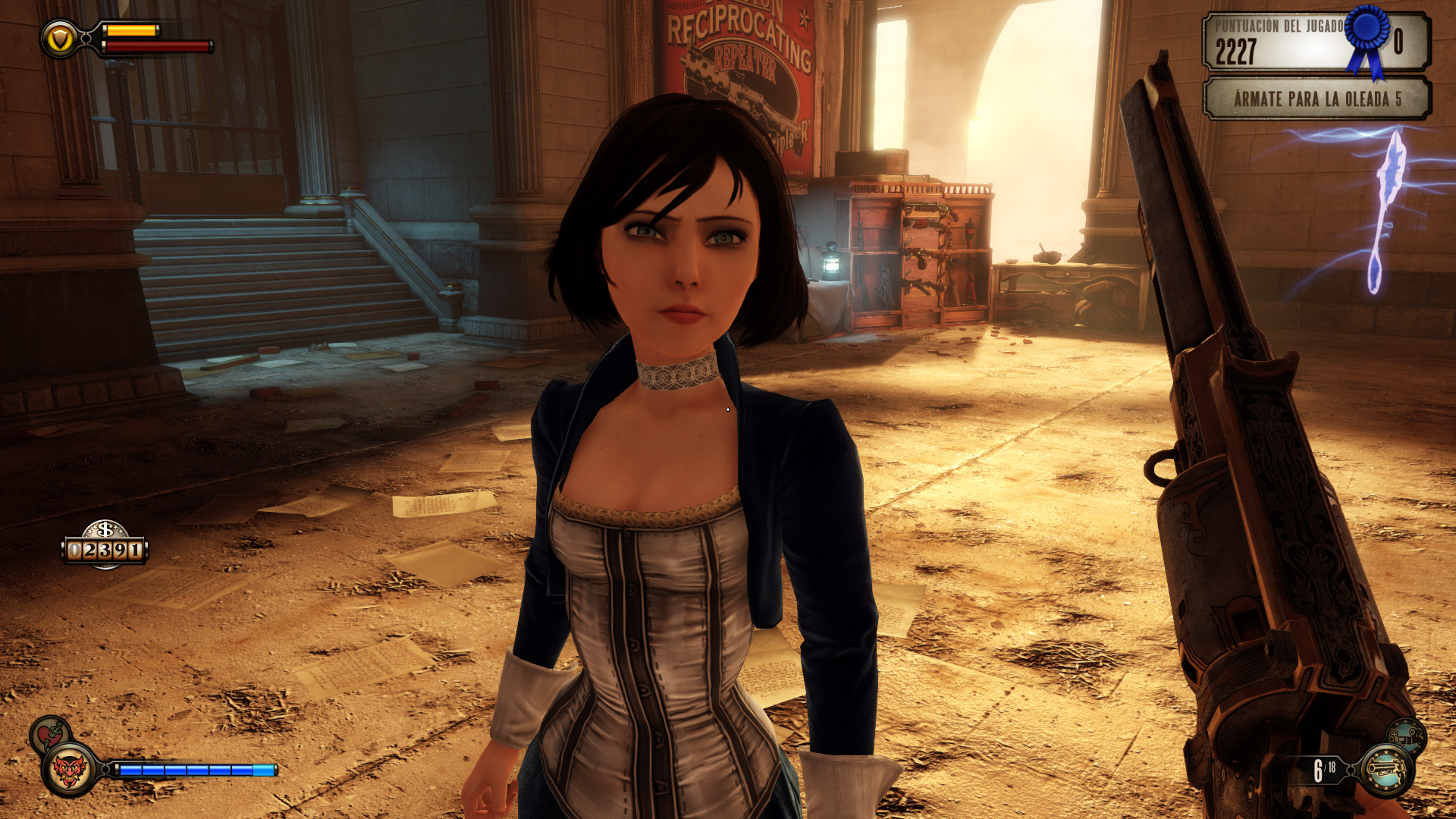Click the silver dollar-sign money emblem
The width and height of the screenshot is (1456, 819).
point(105,529)
